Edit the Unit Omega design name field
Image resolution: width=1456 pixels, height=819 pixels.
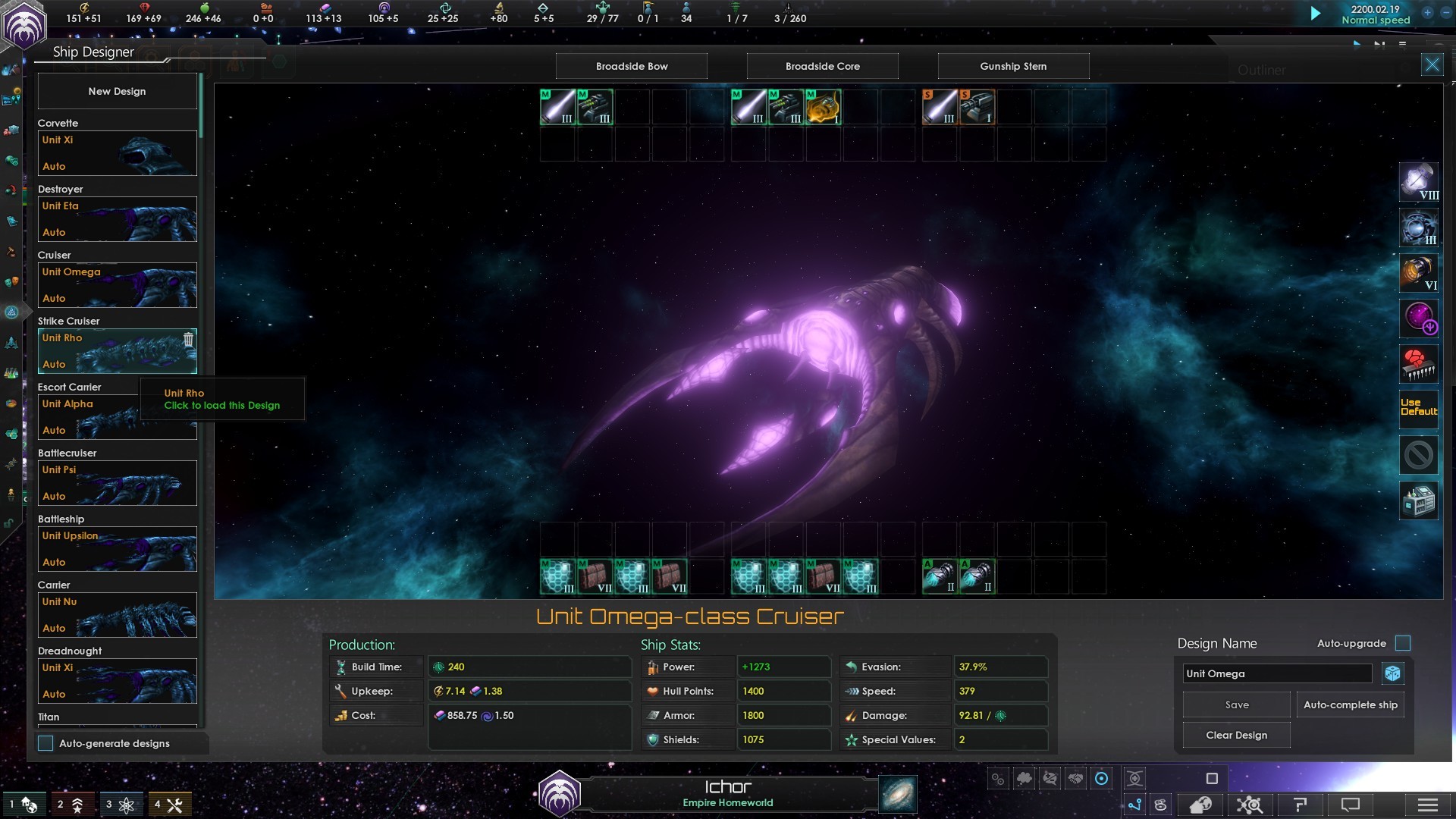(x=1277, y=673)
